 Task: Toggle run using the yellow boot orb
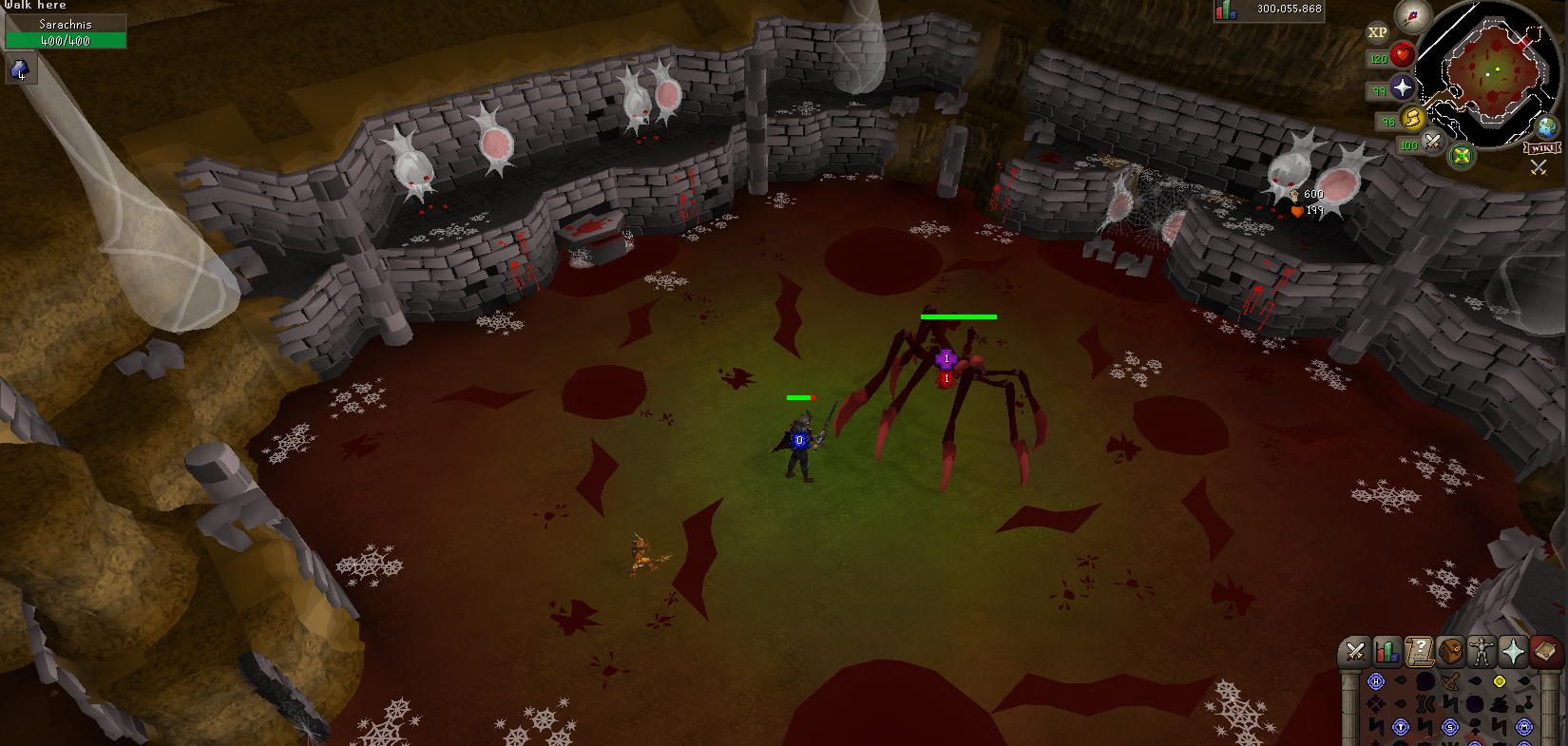click(1412, 119)
